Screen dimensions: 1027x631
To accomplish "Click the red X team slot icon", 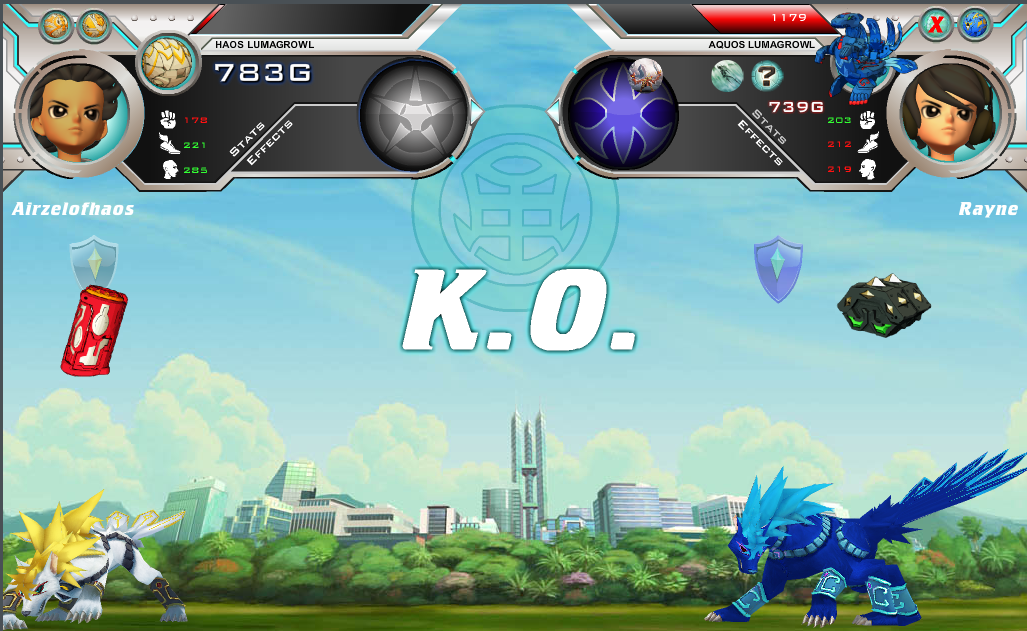I will click(x=936, y=25).
